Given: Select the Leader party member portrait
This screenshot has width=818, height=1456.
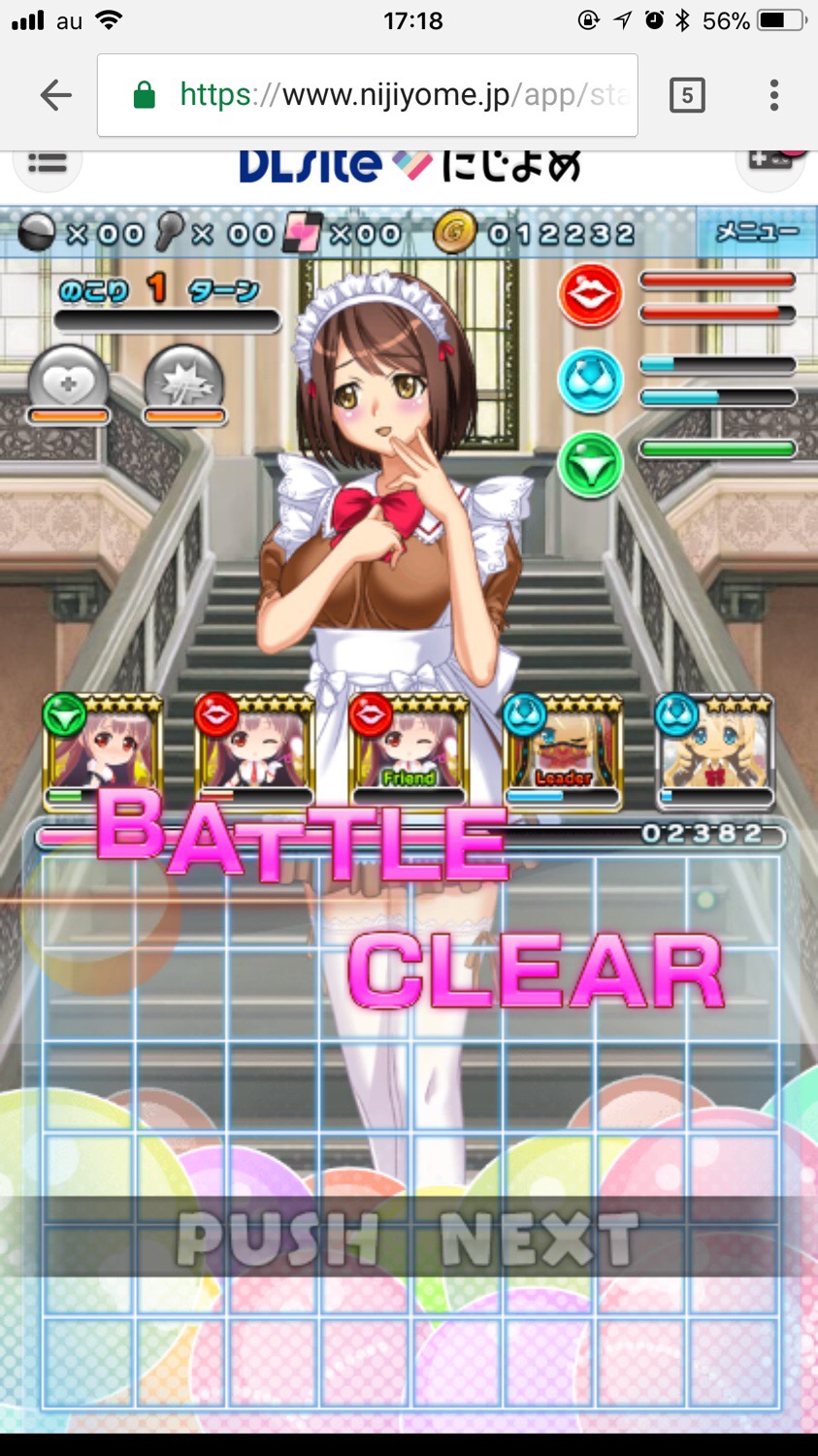Looking at the screenshot, I should 563,749.
